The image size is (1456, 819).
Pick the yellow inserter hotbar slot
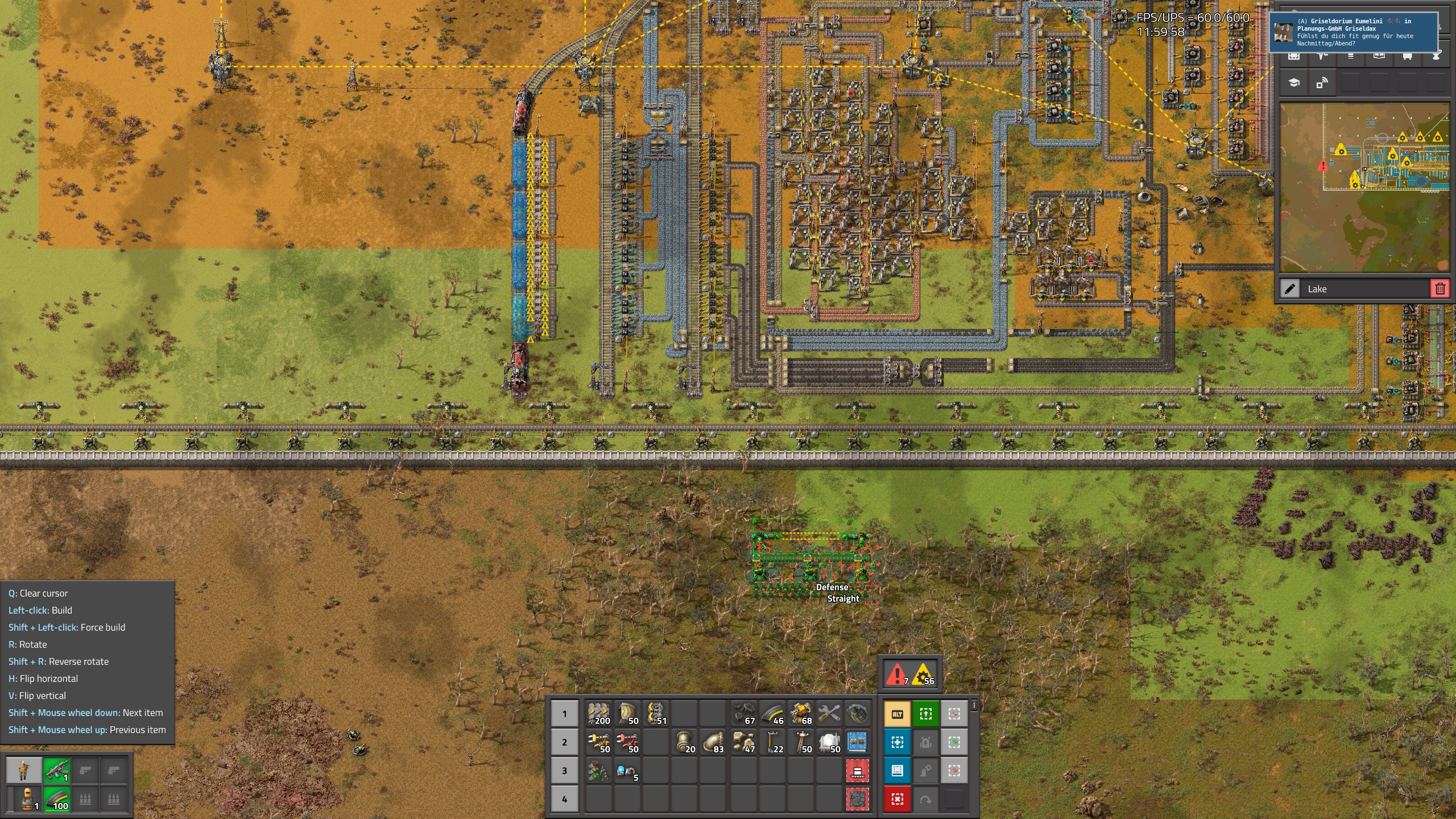point(599,742)
